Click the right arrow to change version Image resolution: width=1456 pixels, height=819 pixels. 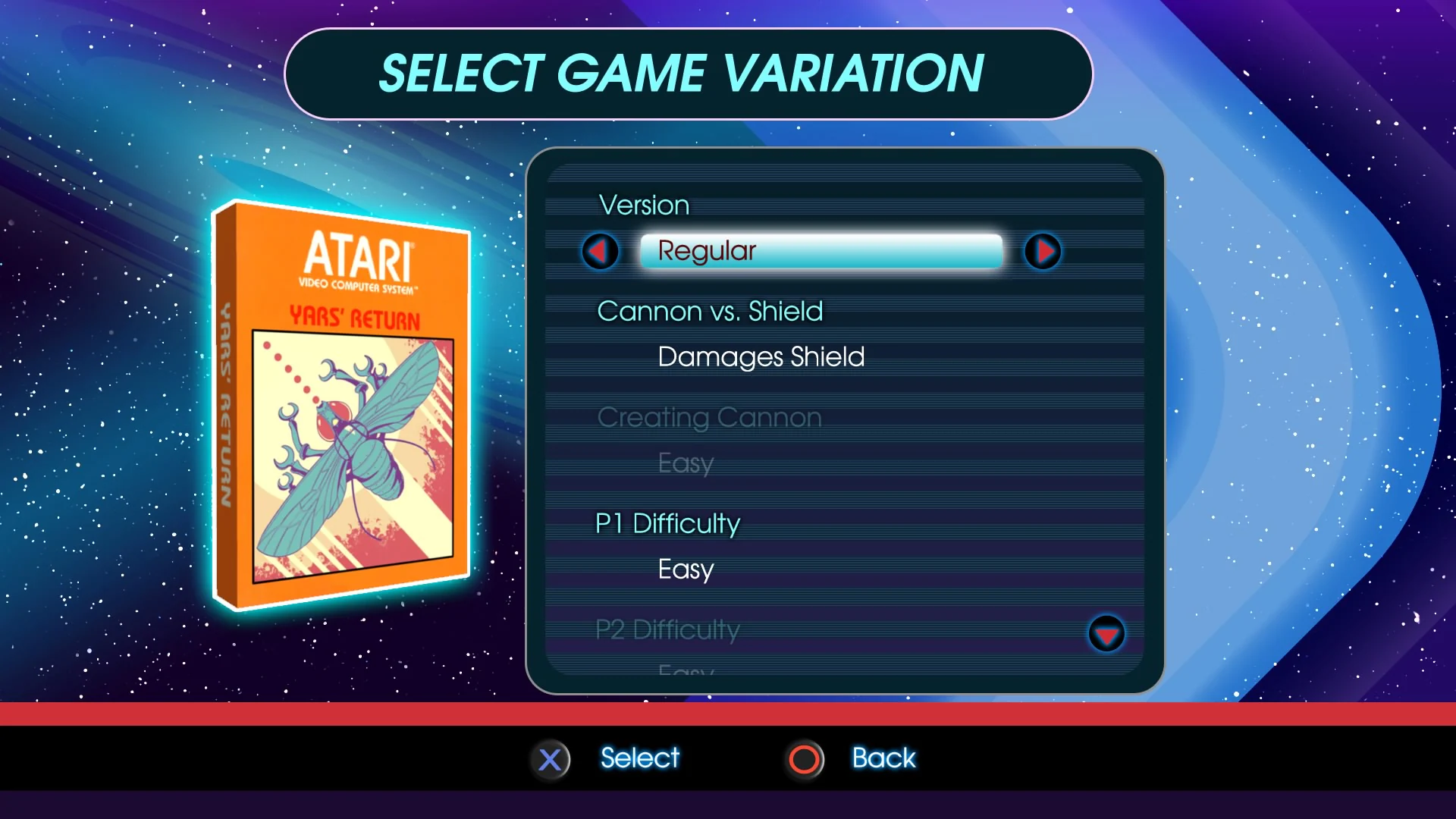tap(1043, 251)
